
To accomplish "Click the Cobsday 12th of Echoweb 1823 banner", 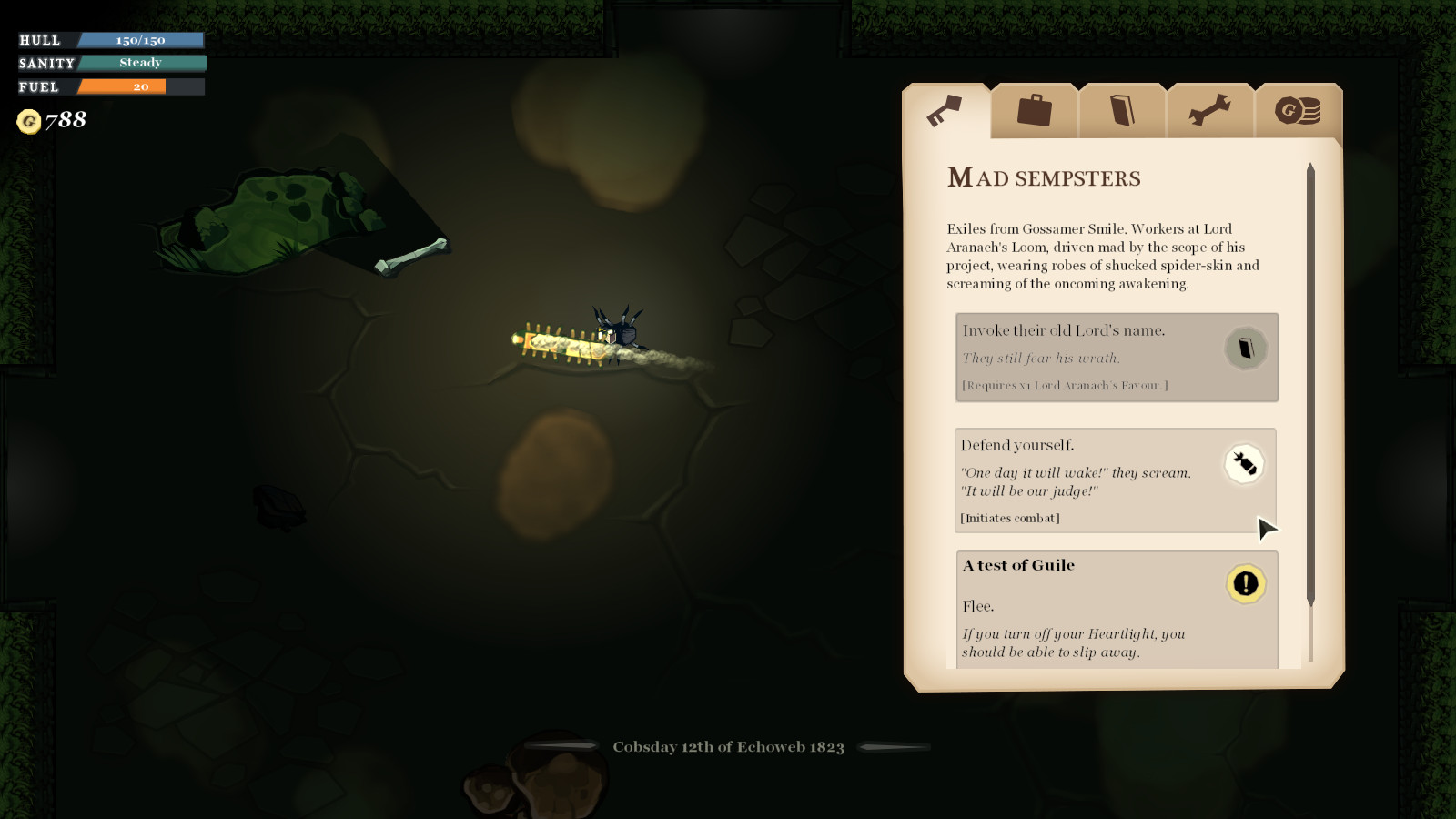I will pyautogui.click(x=728, y=746).
